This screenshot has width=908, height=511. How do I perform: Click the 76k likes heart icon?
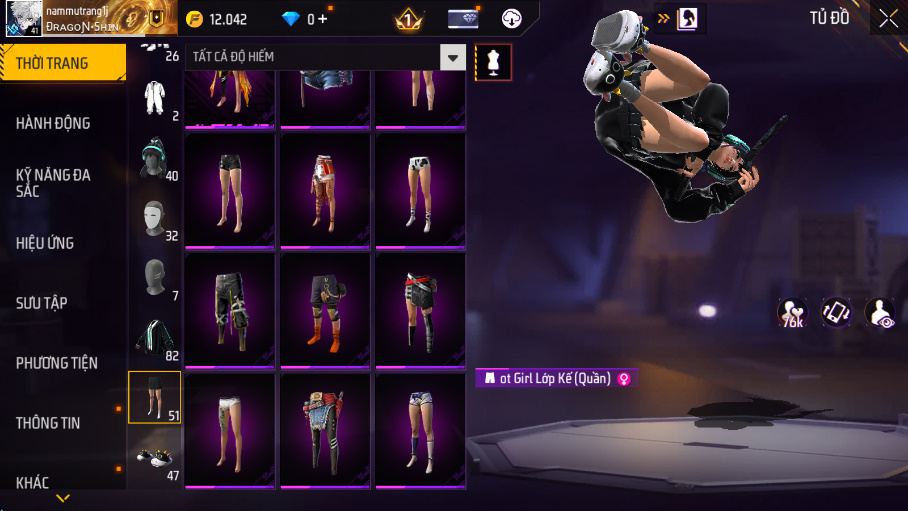point(792,312)
